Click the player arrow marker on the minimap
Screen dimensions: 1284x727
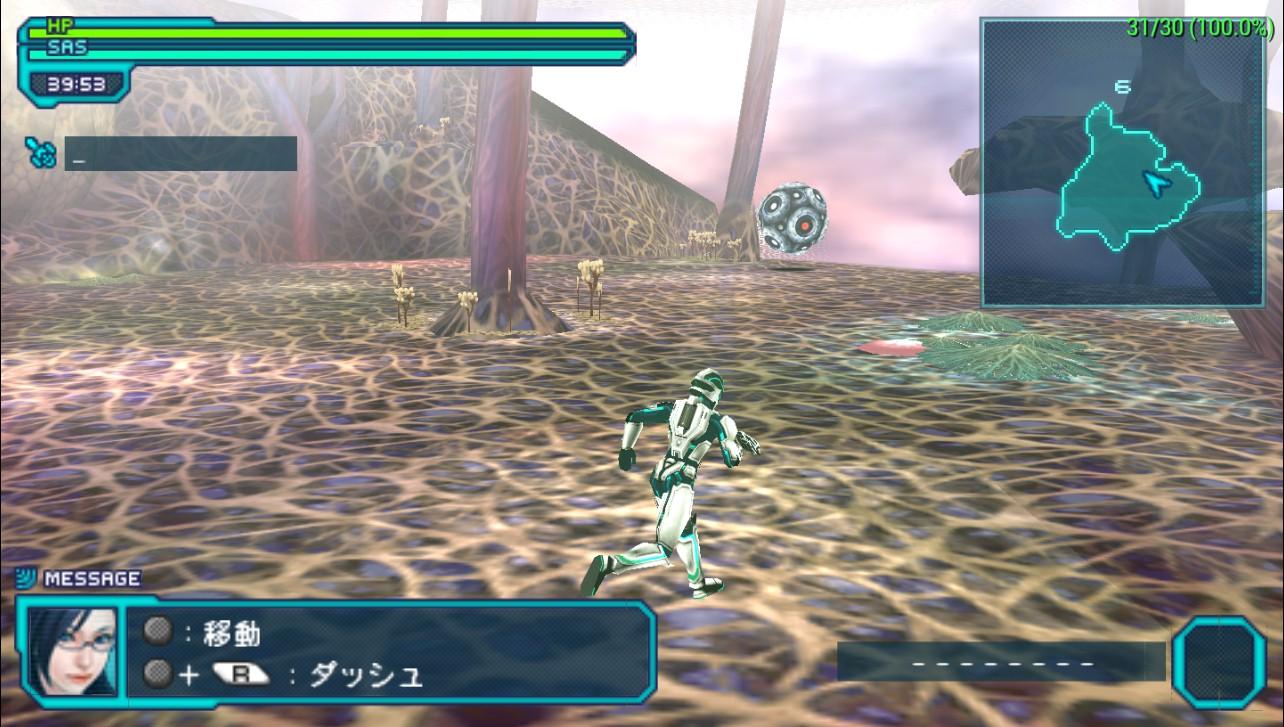[1156, 183]
